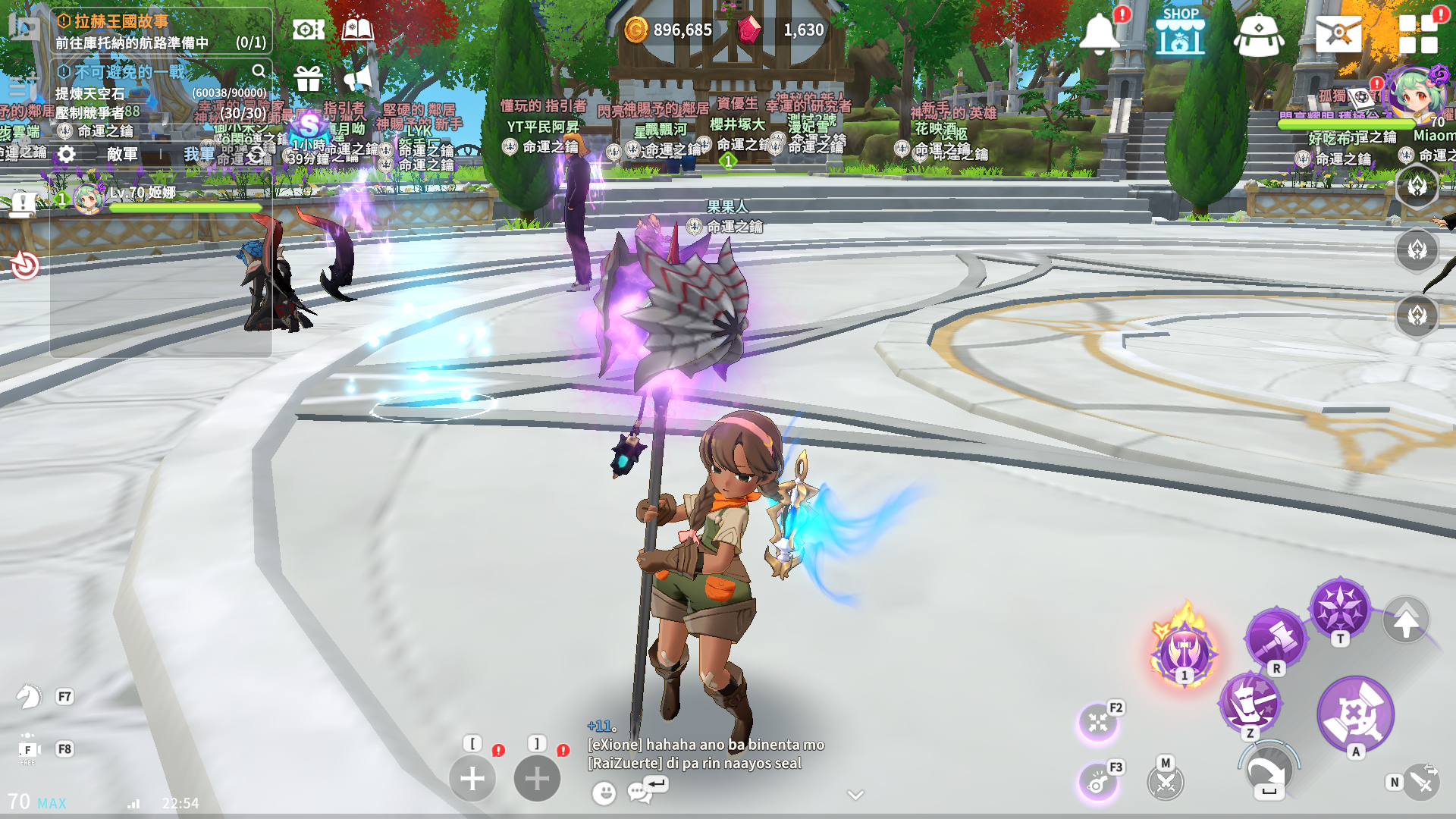1456x819 pixels.
Task: Open the gear settings in party panel
Action: coord(67,155)
